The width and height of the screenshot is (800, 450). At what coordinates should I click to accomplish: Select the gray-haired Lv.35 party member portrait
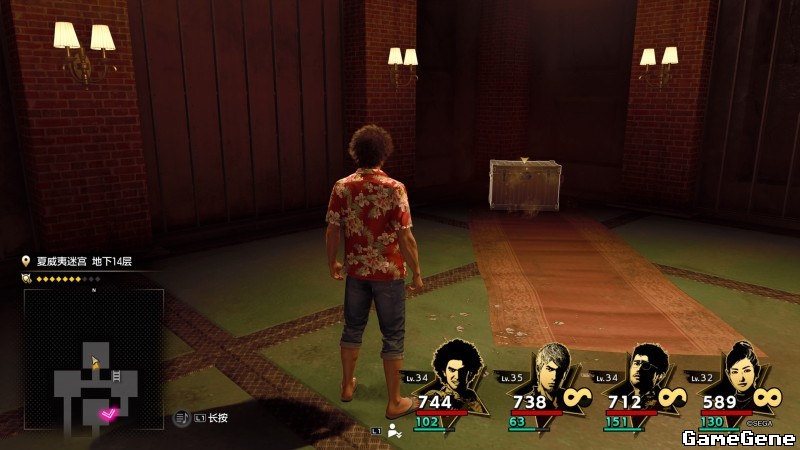coord(553,368)
